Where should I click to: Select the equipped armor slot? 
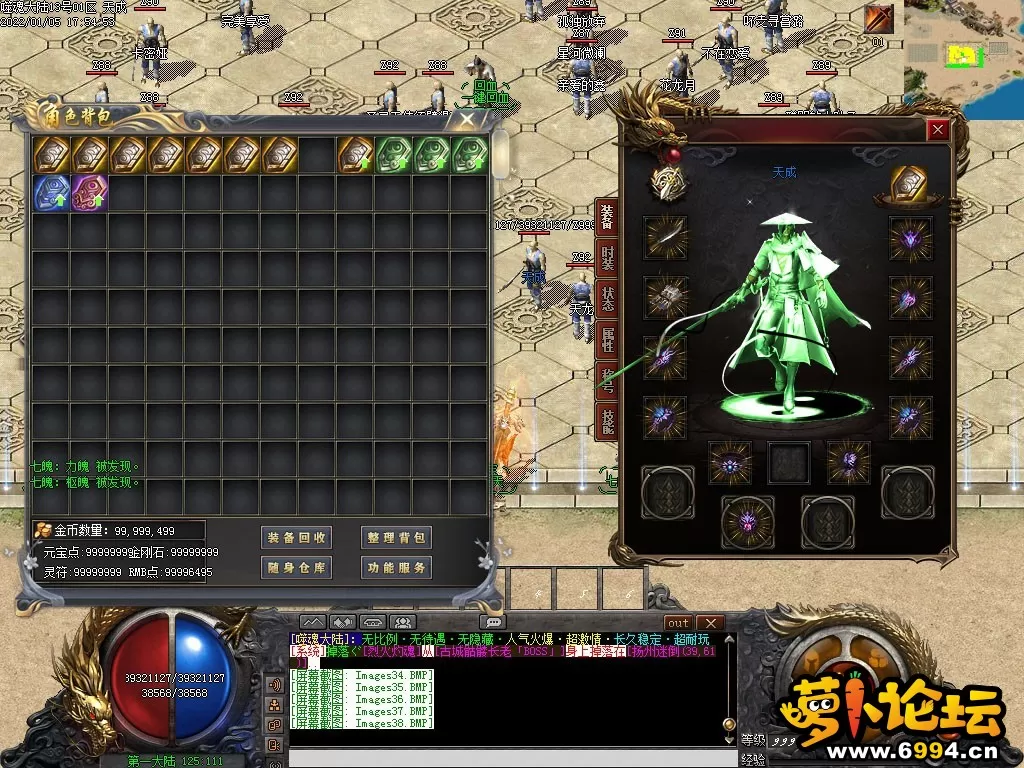tap(665, 297)
